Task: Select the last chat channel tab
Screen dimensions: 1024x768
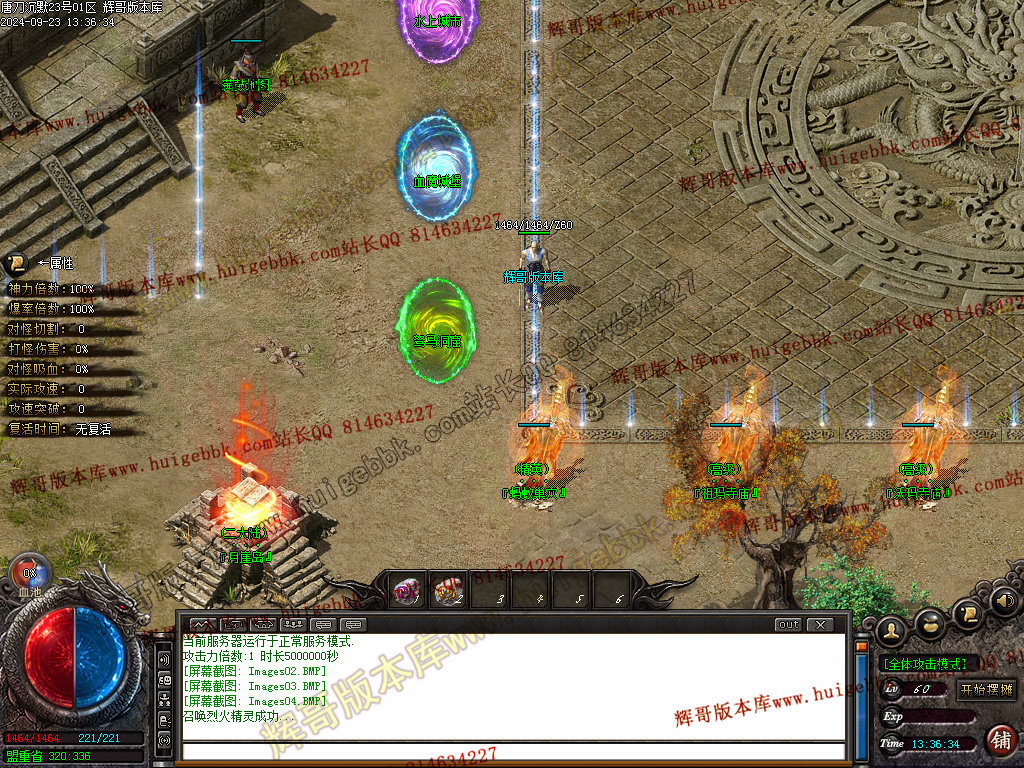Action: tap(354, 625)
